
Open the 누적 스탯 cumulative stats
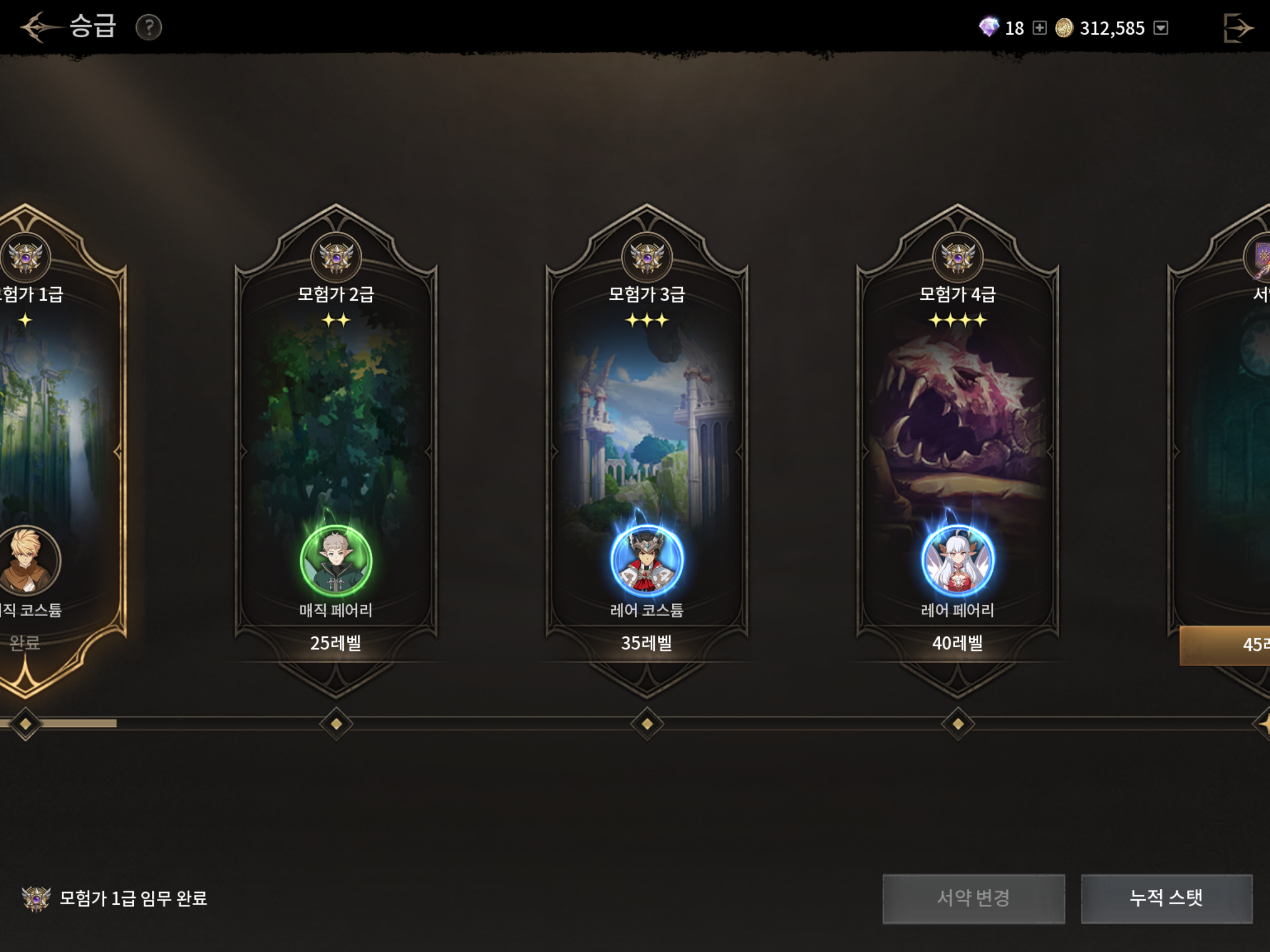click(1166, 898)
